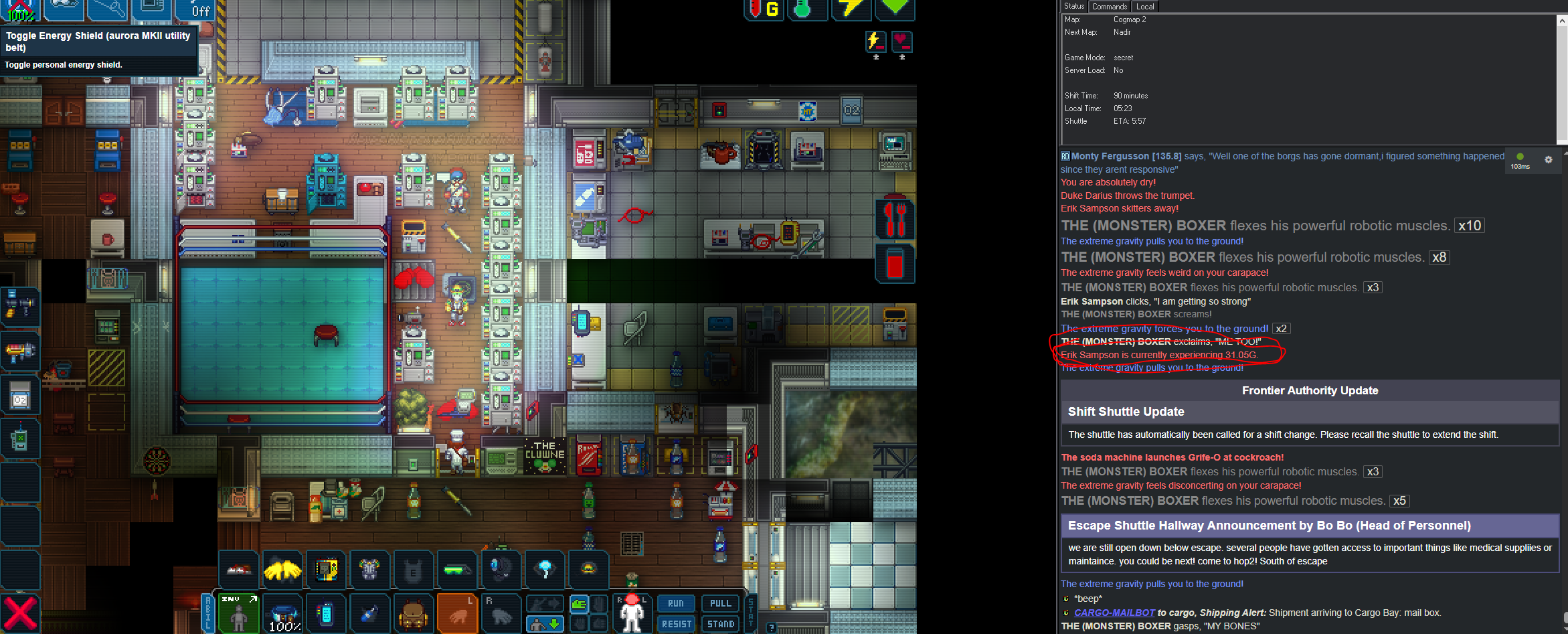Click the PDA device slot
Image resolution: width=1568 pixels, height=634 pixels.
(x=326, y=614)
